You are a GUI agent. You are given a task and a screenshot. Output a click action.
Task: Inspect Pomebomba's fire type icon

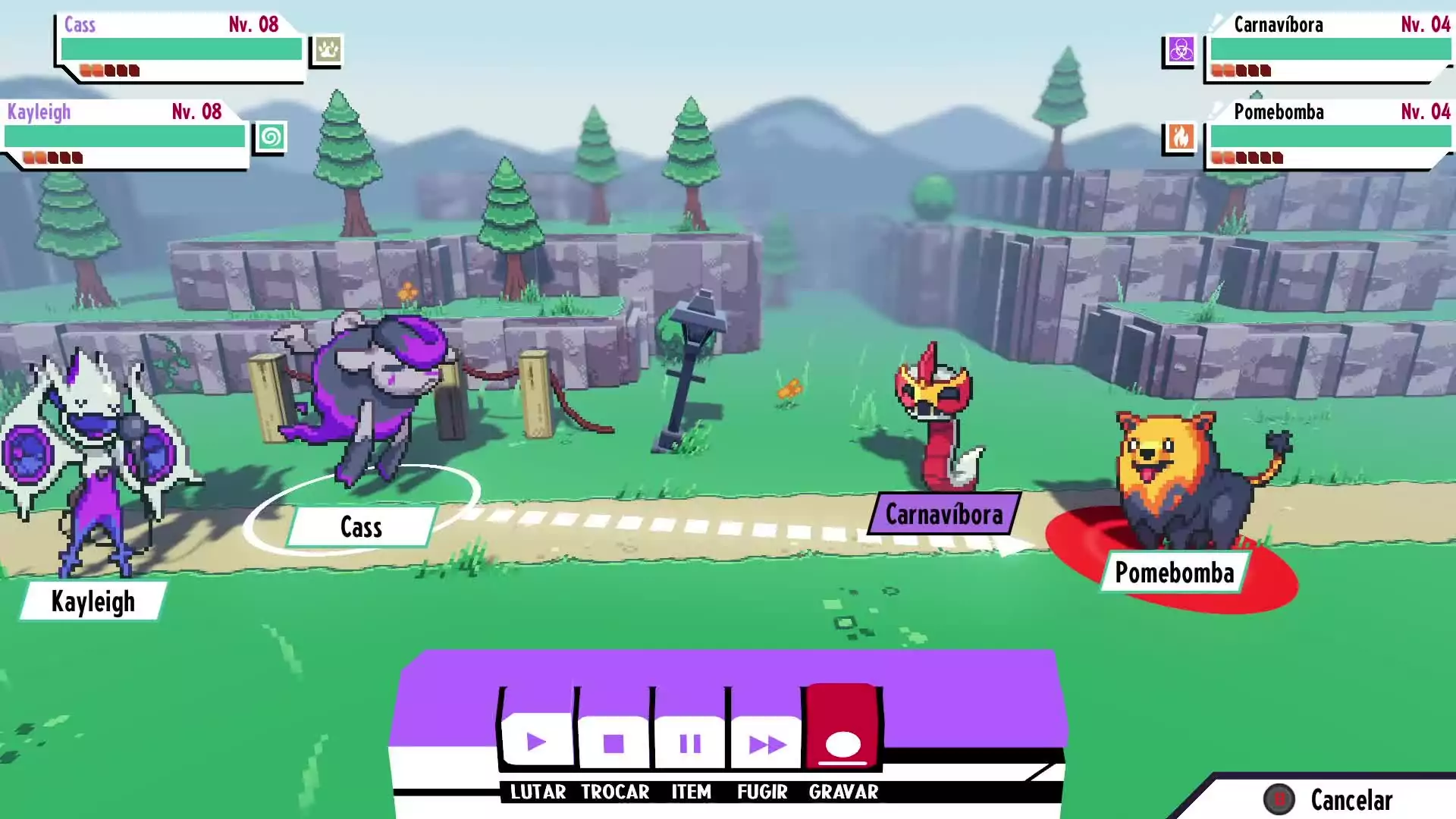[x=1181, y=137]
